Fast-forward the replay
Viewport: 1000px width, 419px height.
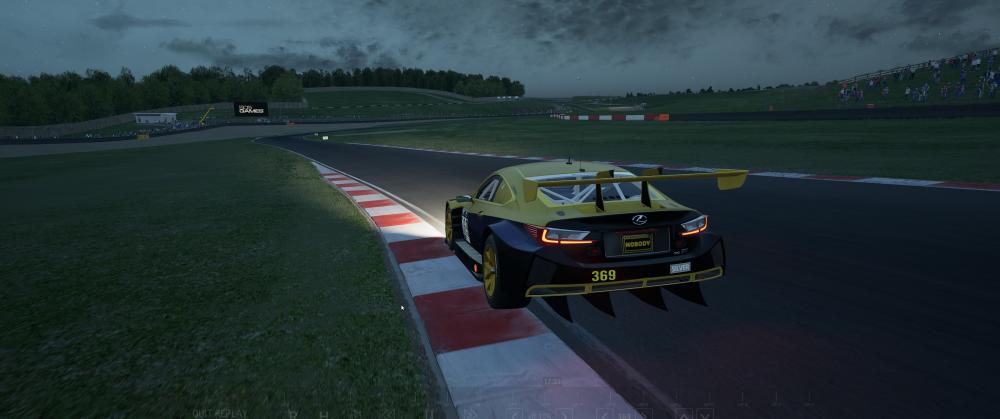(x=471, y=413)
